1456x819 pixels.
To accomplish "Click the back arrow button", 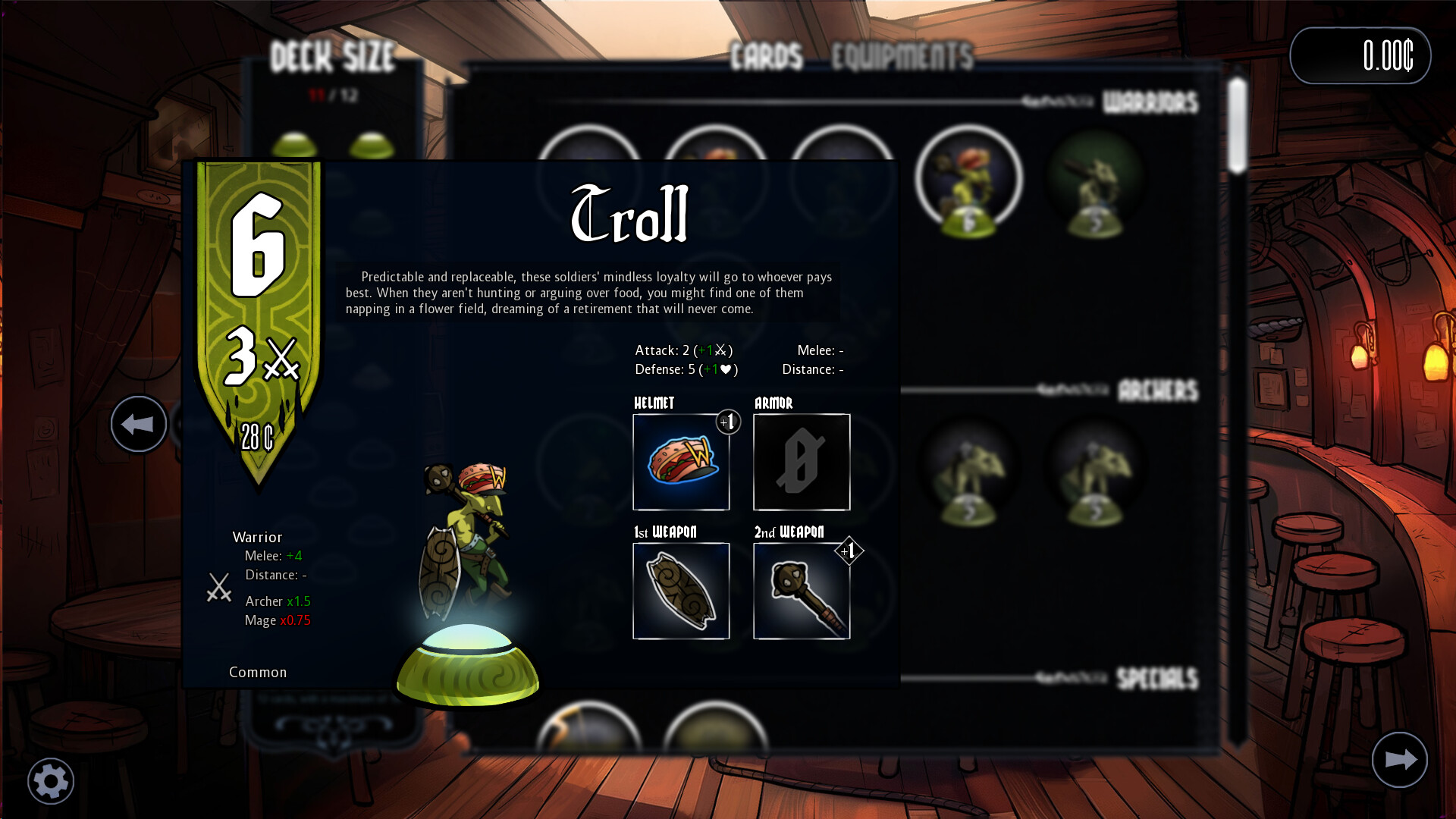I will click(138, 423).
